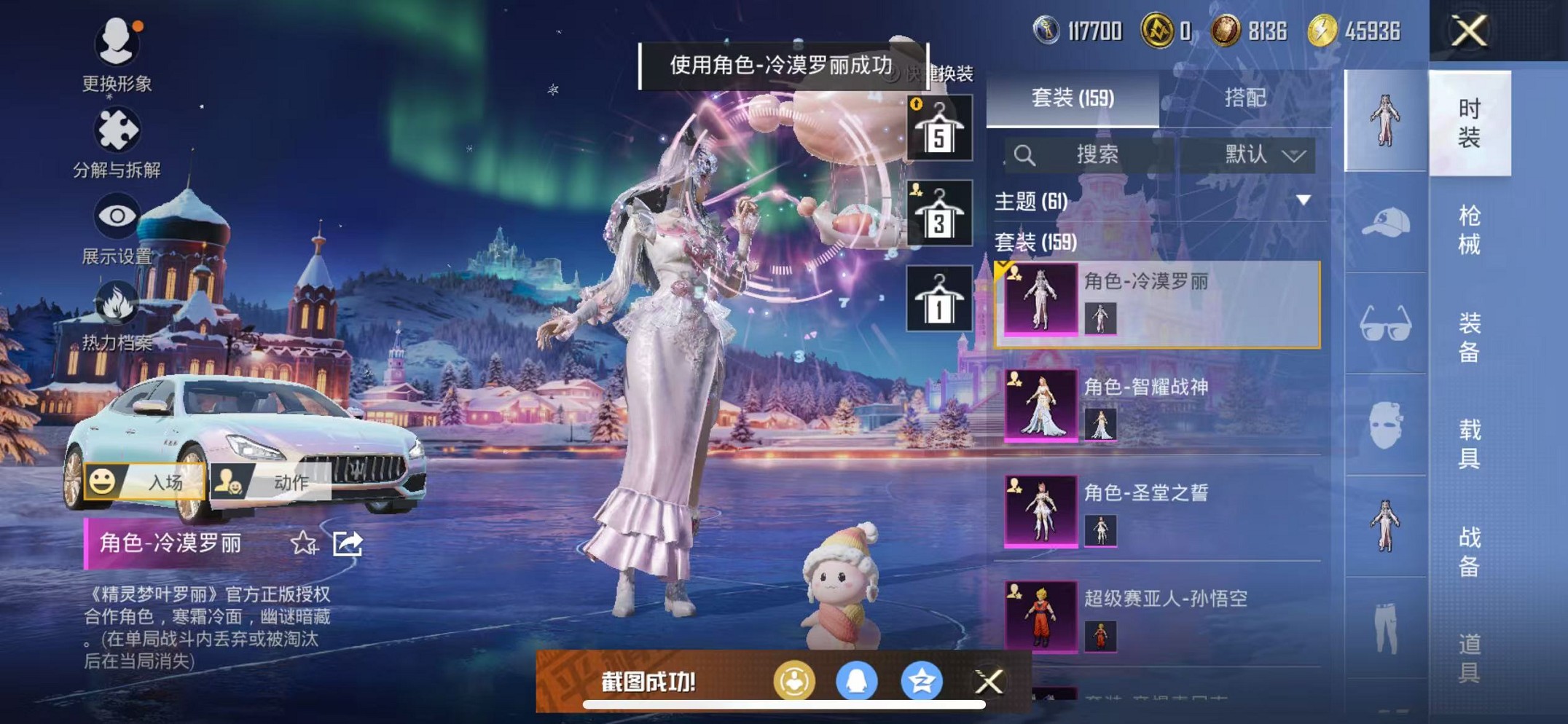Open 热力档案 via the flame icon
The height and width of the screenshot is (724, 1568).
click(117, 303)
